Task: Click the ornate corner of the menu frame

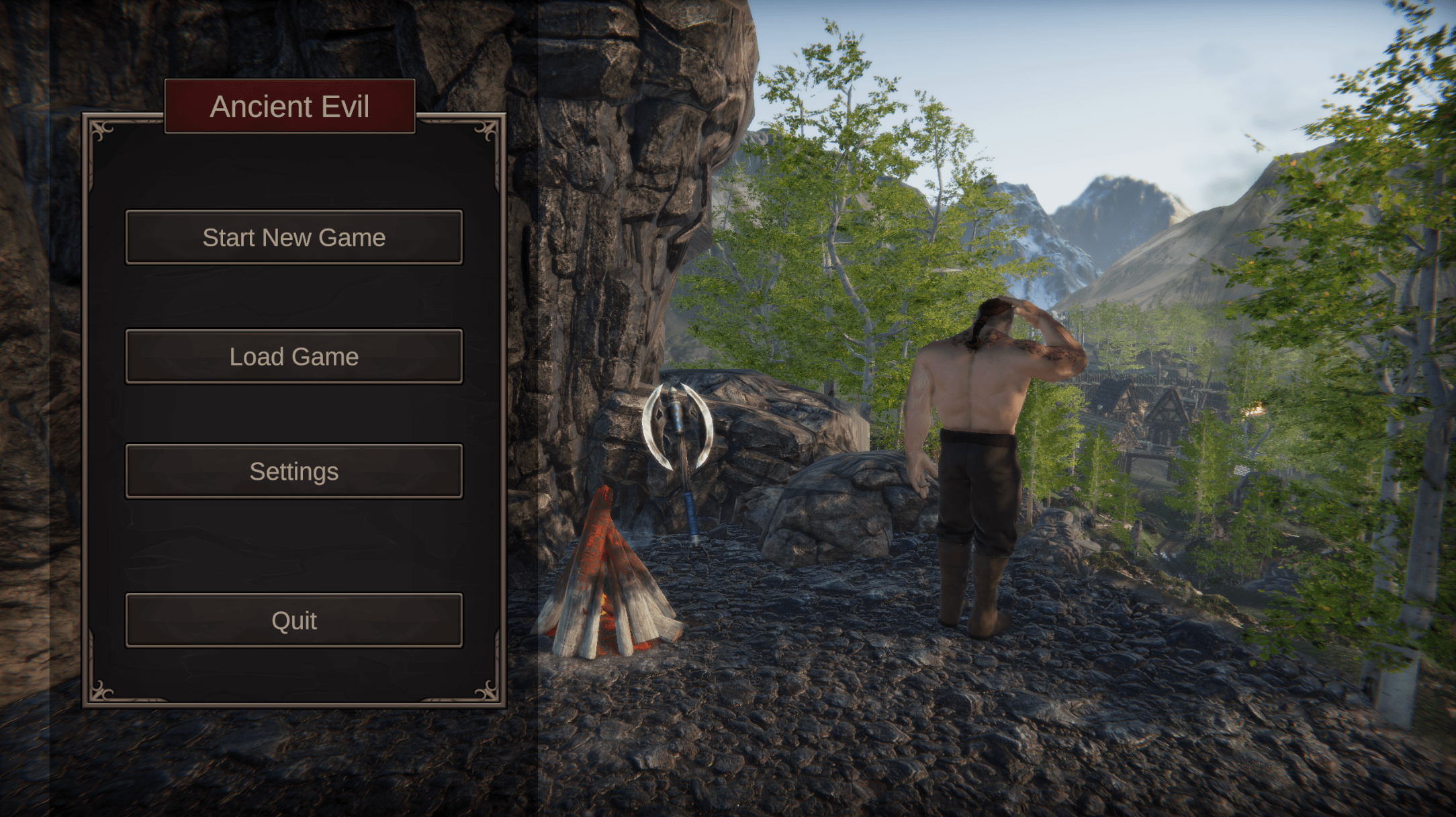Action: click(x=99, y=130)
